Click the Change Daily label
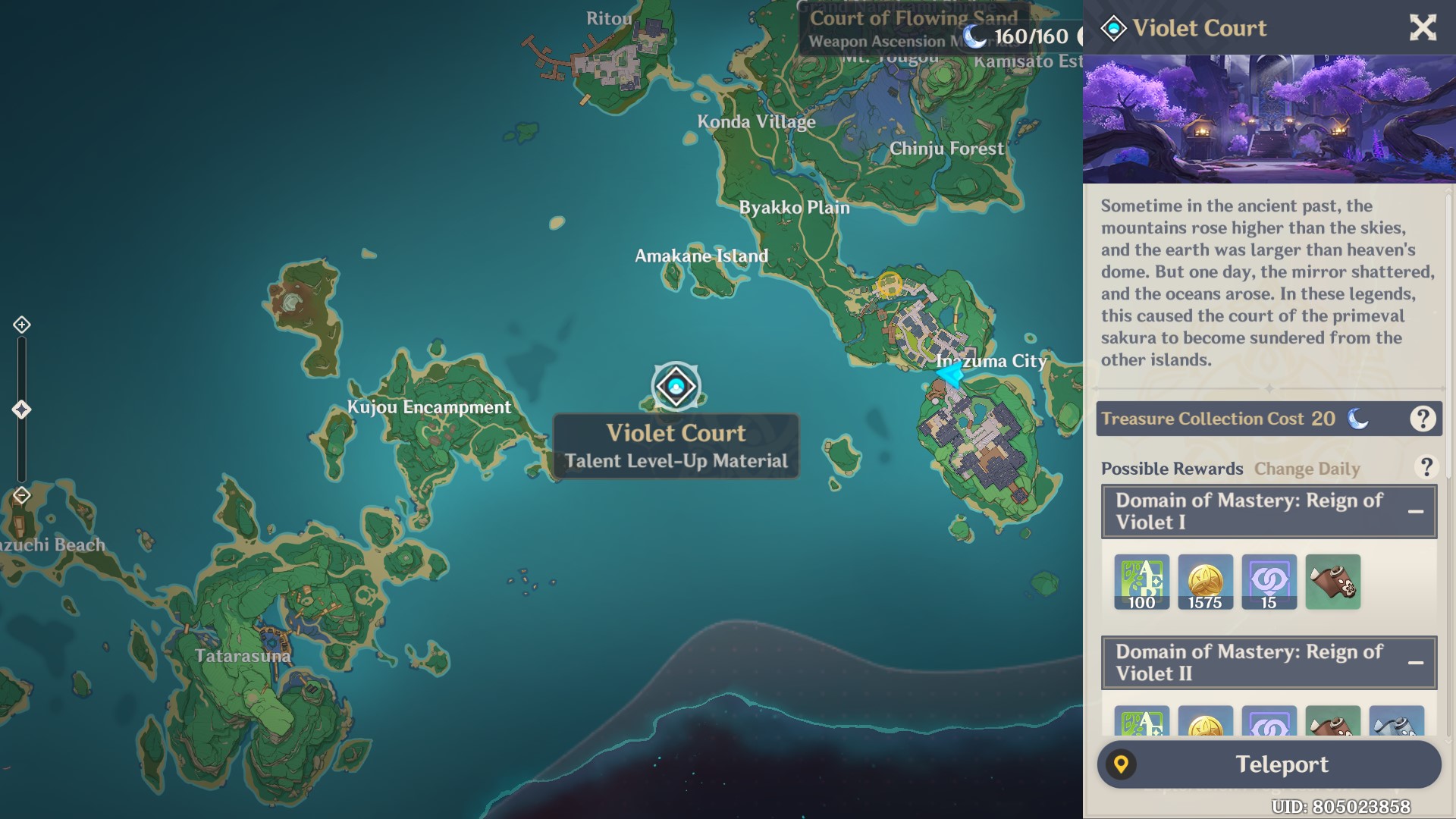The width and height of the screenshot is (1456, 819). tap(1307, 469)
